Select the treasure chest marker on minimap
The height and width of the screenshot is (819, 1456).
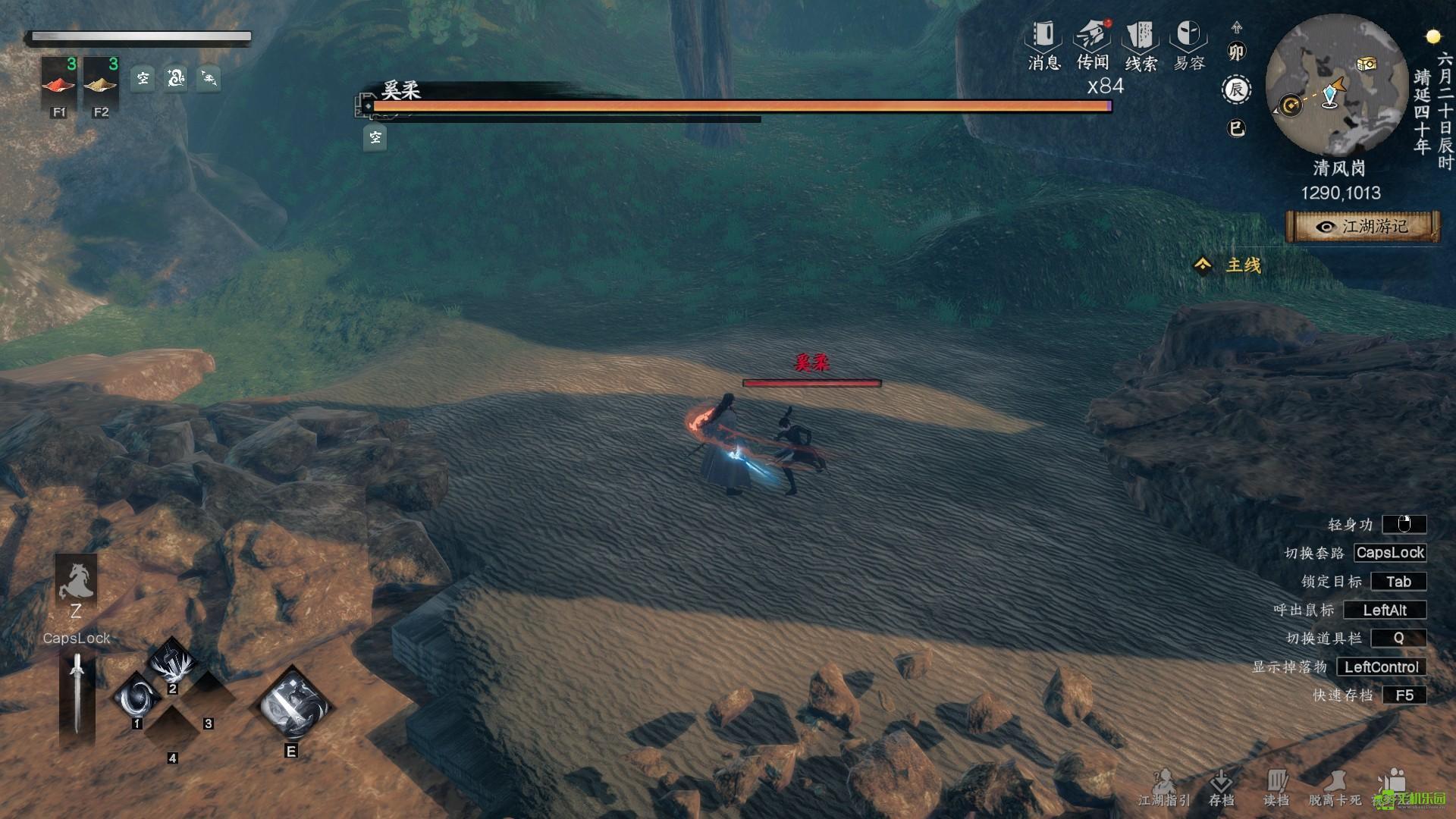click(1367, 64)
